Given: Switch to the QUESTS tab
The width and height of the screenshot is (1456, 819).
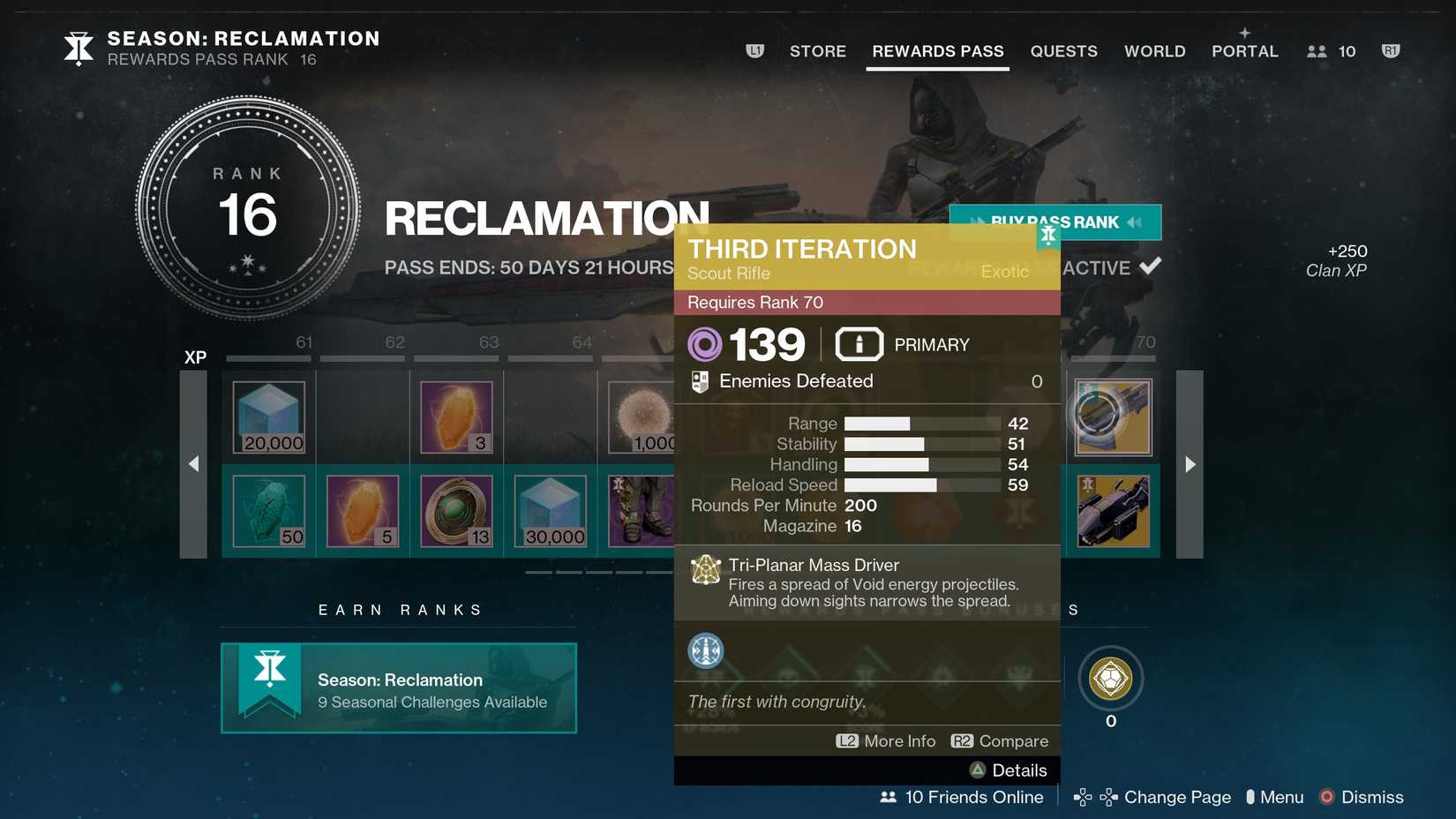Looking at the screenshot, I should point(1063,51).
